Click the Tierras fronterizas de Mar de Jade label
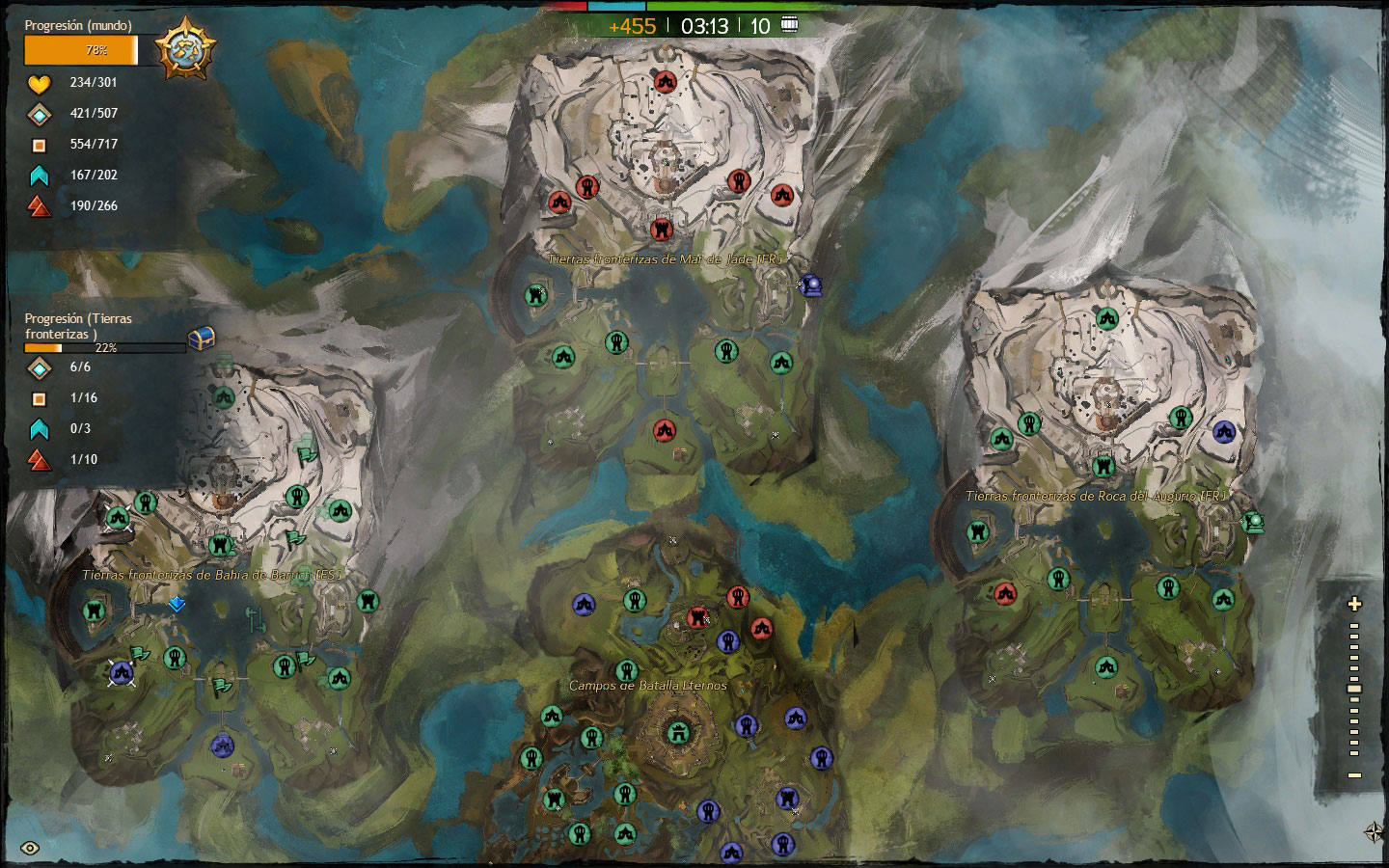The height and width of the screenshot is (868, 1389). coord(666,259)
